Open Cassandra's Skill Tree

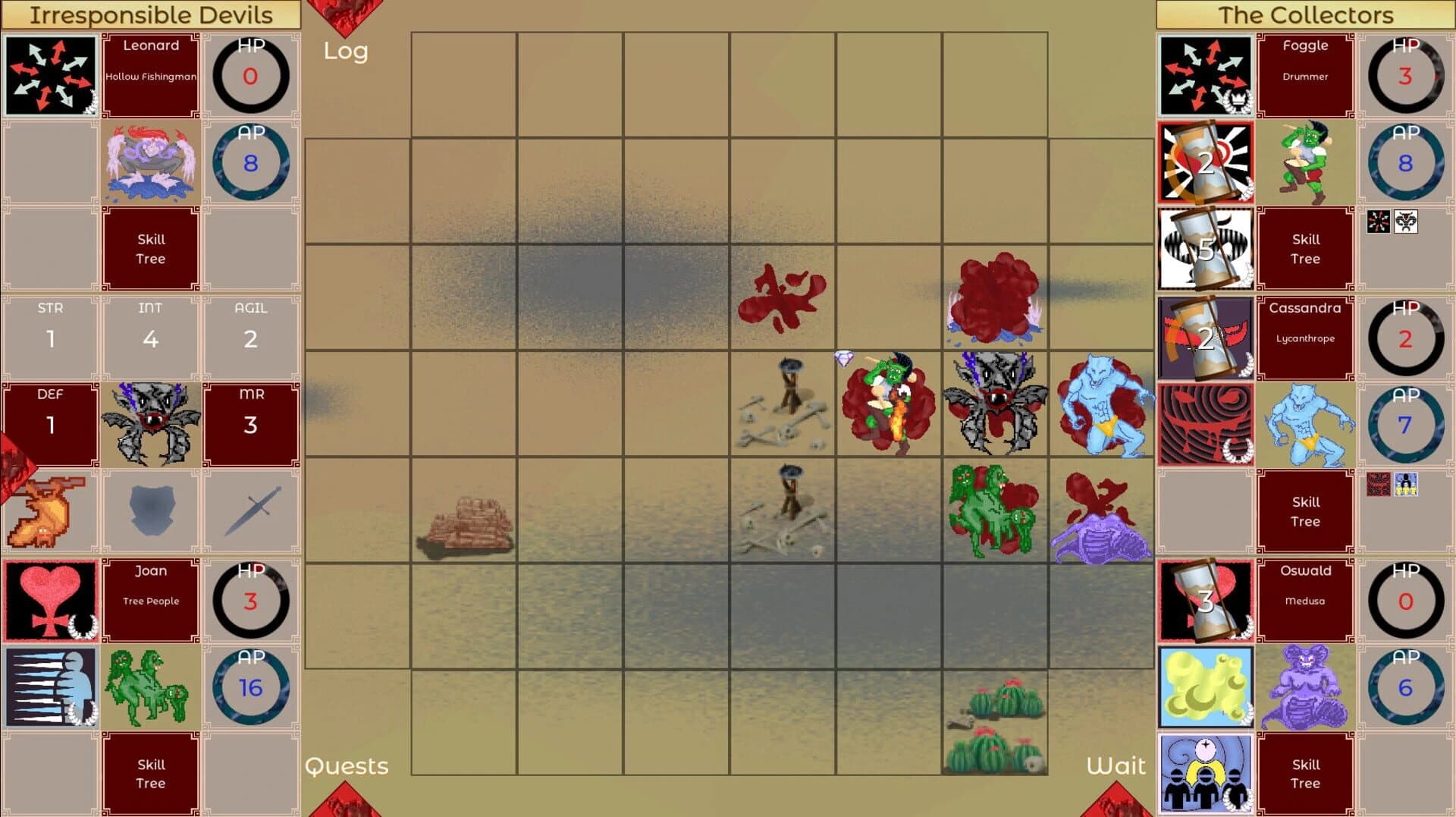[x=1306, y=510]
